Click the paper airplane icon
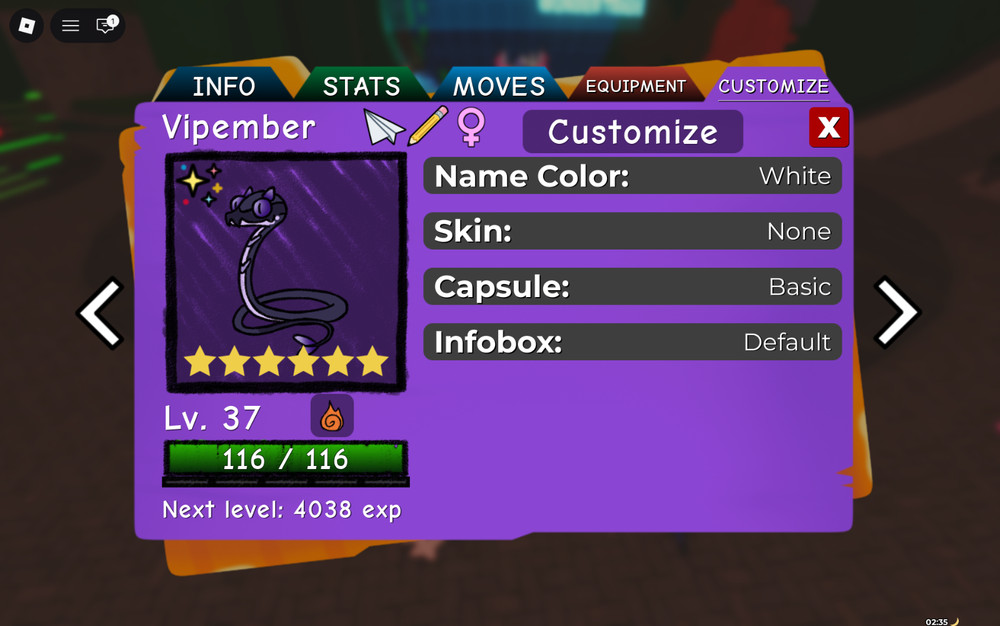 click(x=383, y=127)
